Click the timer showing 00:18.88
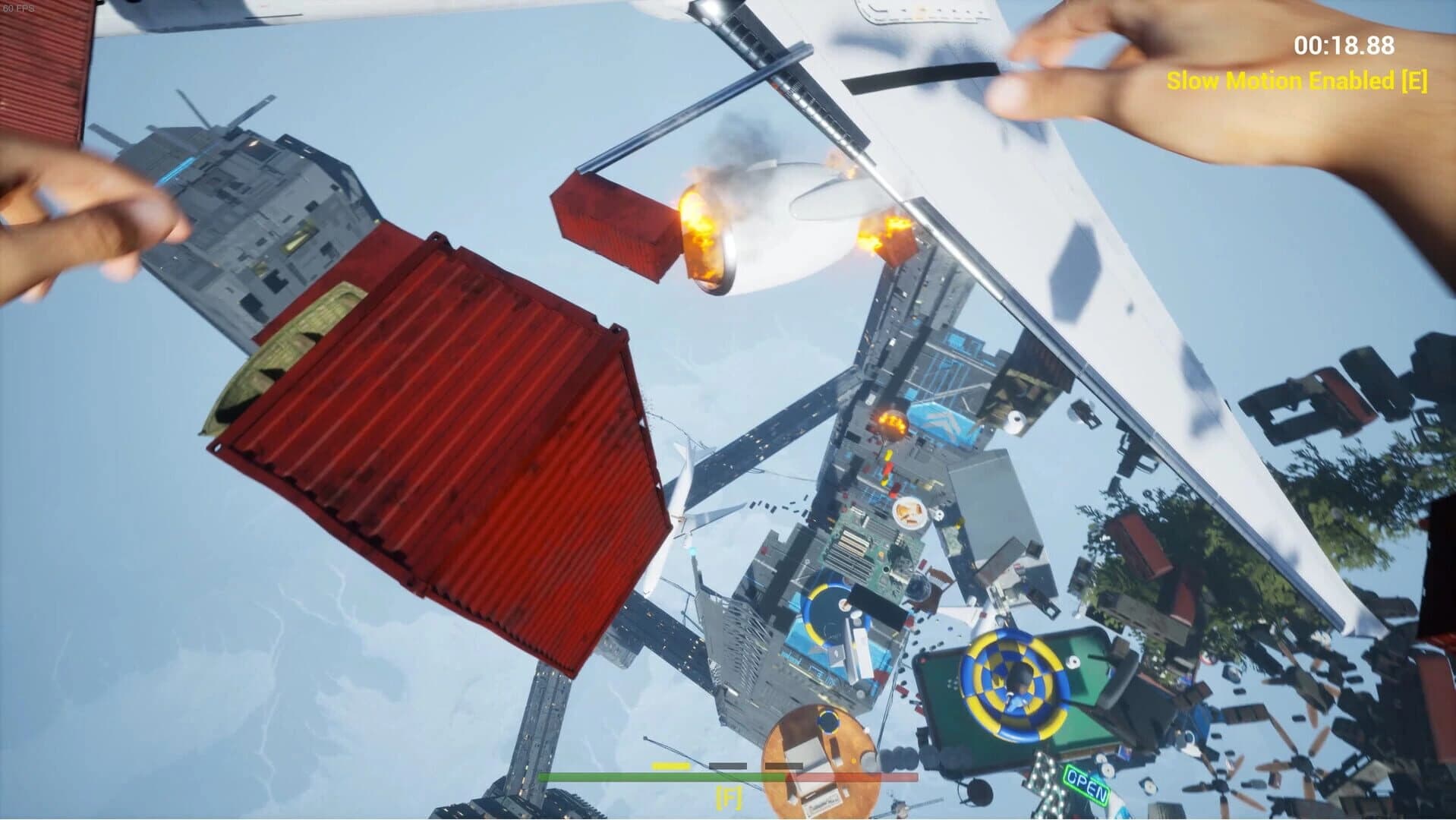 1343,46
